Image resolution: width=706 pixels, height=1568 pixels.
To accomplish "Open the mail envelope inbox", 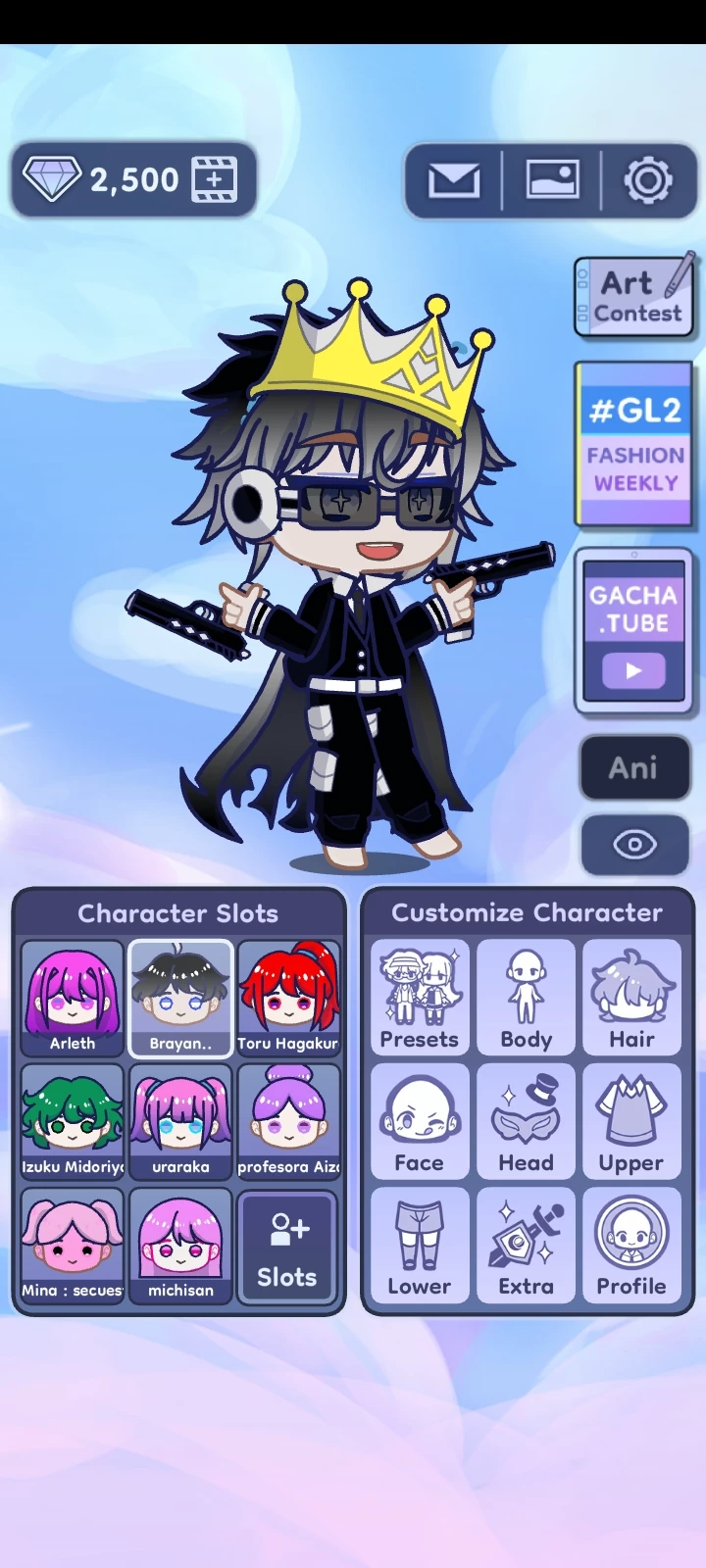I will (454, 180).
